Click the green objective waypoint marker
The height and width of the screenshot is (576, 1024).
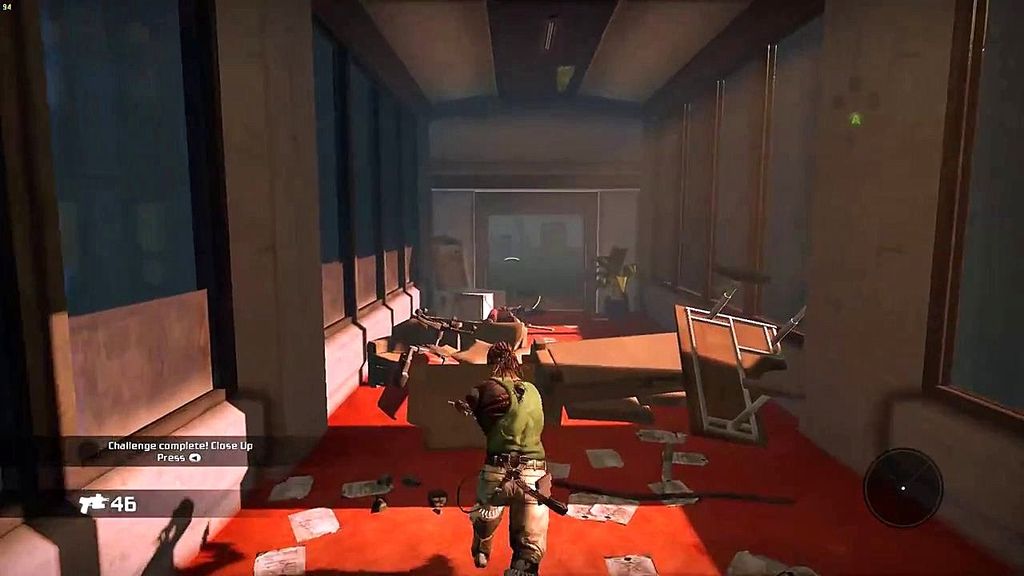[x=855, y=119]
